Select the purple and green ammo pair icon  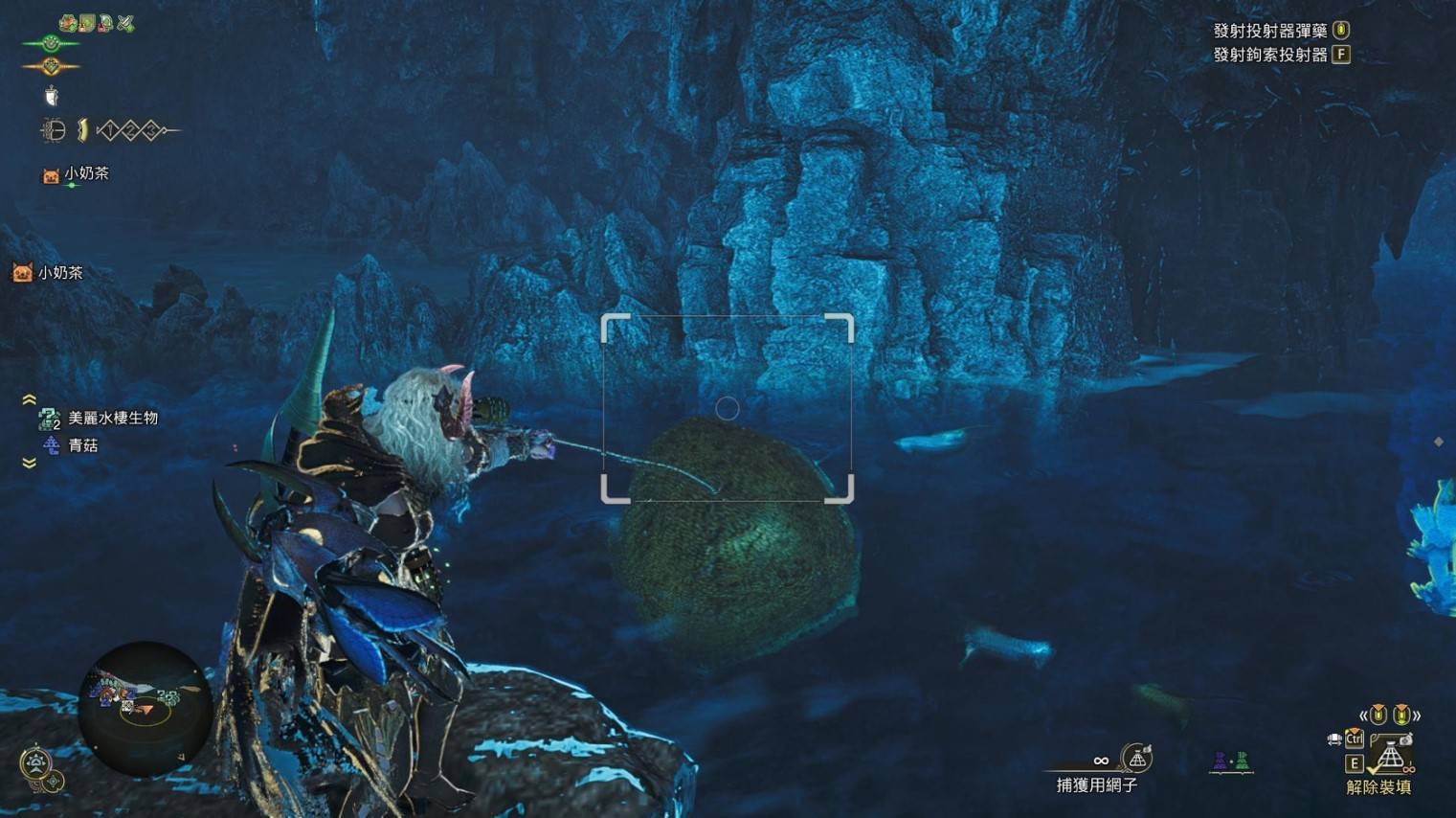tap(1230, 762)
